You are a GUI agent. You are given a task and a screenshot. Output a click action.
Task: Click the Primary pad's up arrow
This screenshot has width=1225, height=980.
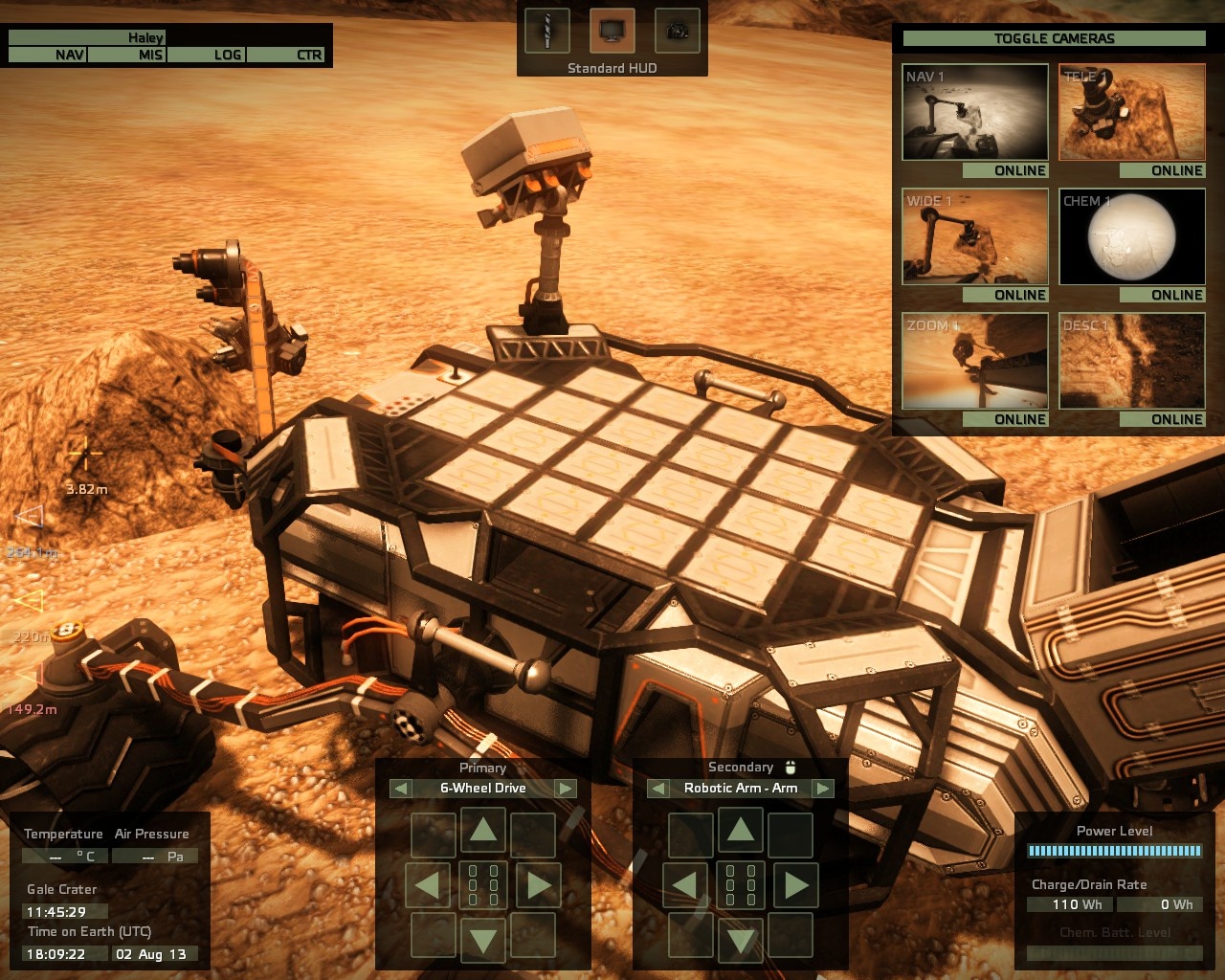click(483, 830)
